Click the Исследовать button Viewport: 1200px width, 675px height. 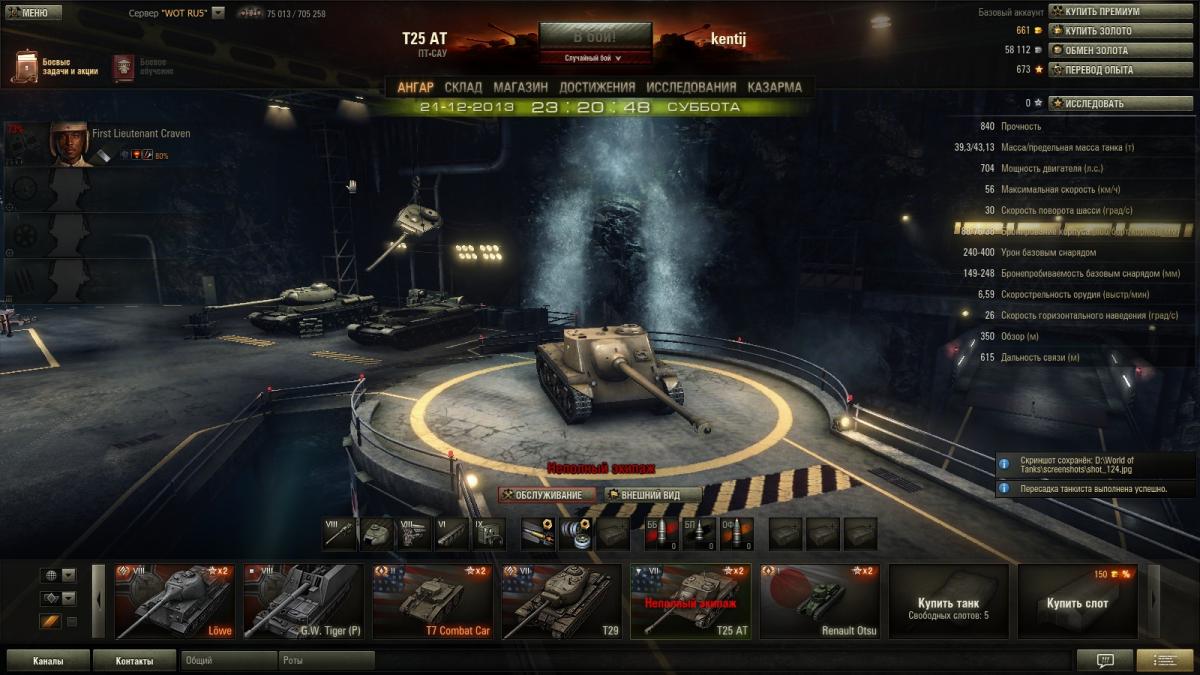click(1120, 103)
